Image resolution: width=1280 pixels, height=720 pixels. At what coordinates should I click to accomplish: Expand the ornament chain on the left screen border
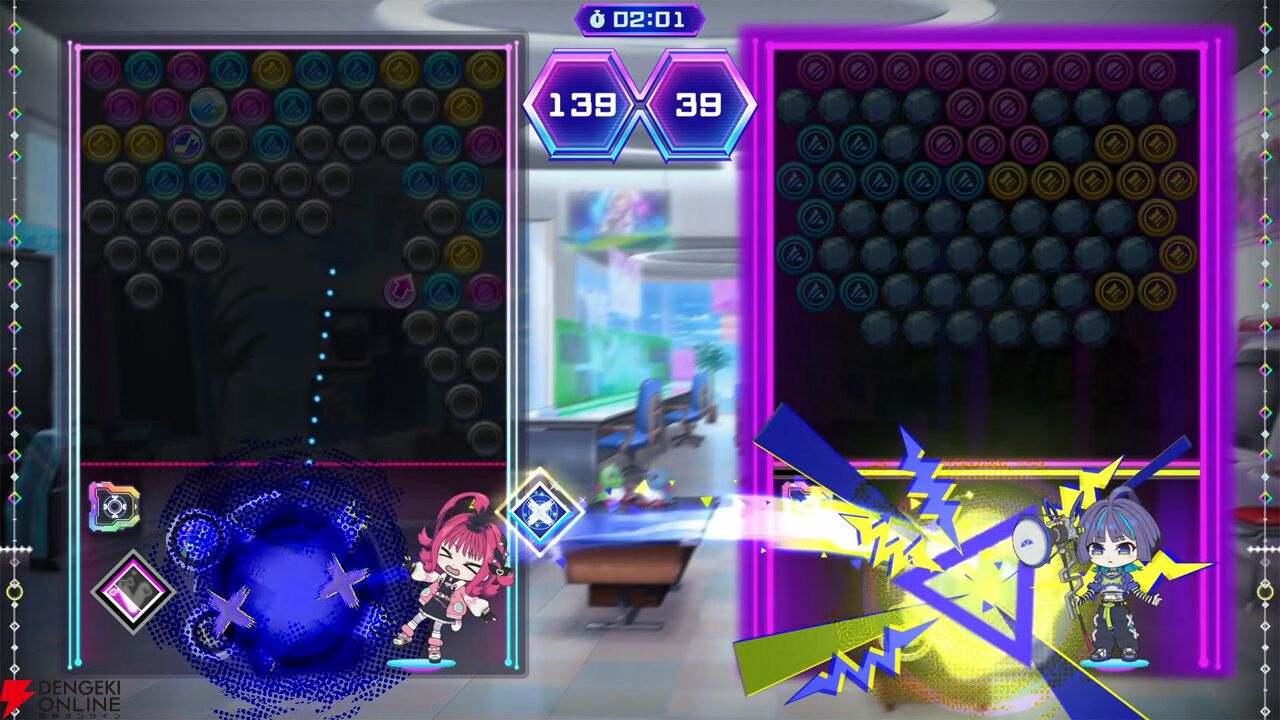16,300
